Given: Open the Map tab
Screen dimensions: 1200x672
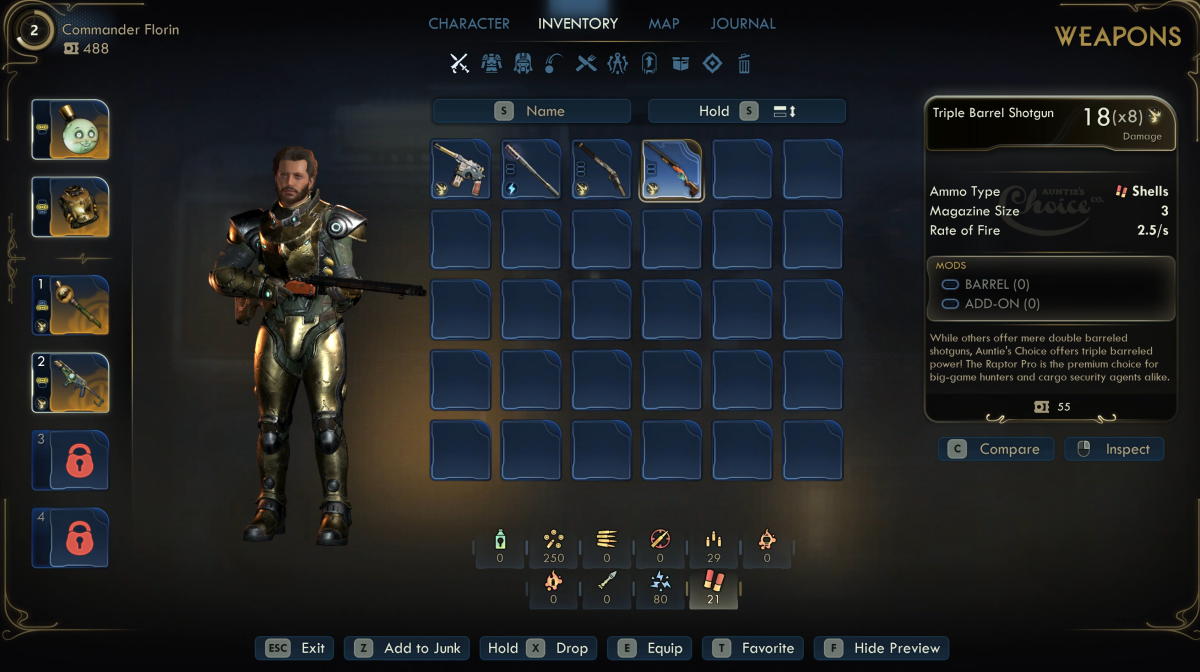Looking at the screenshot, I should coord(663,23).
